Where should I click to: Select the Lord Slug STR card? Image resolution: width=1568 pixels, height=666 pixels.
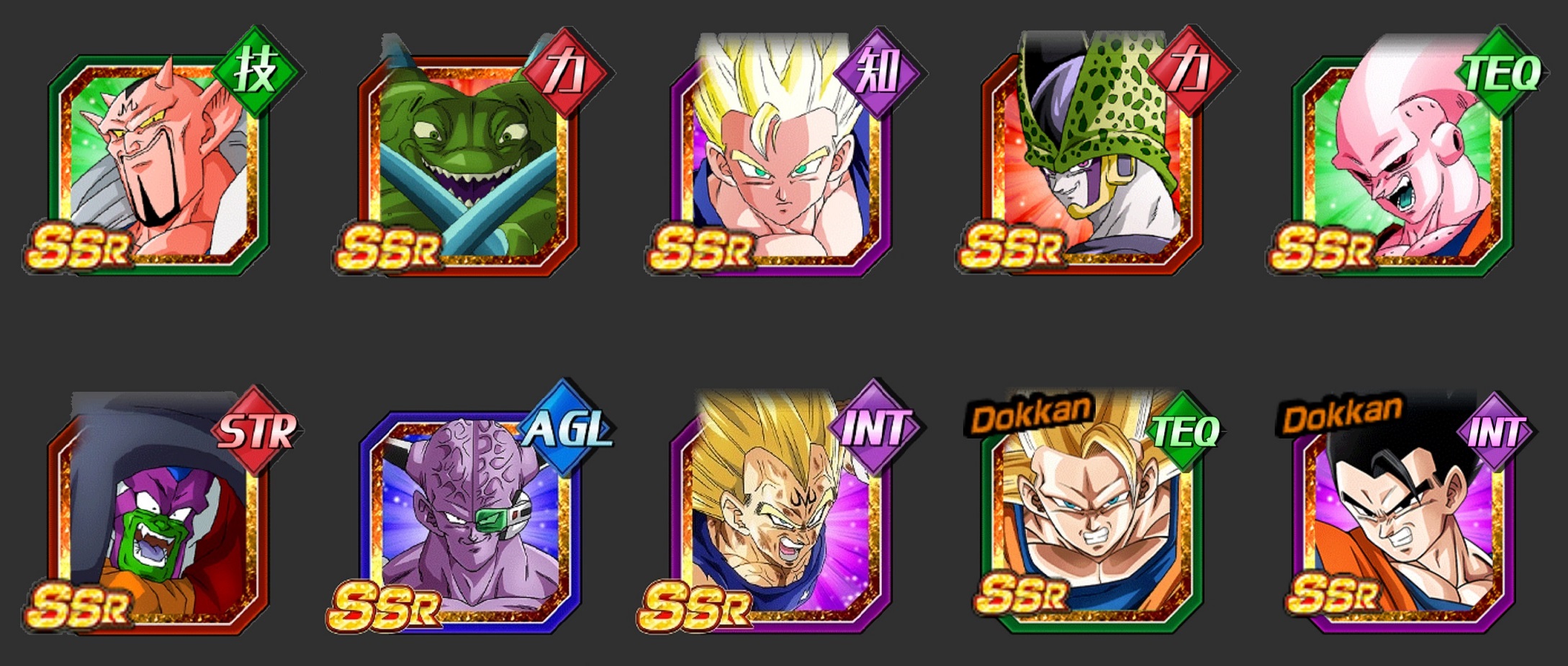158,518
